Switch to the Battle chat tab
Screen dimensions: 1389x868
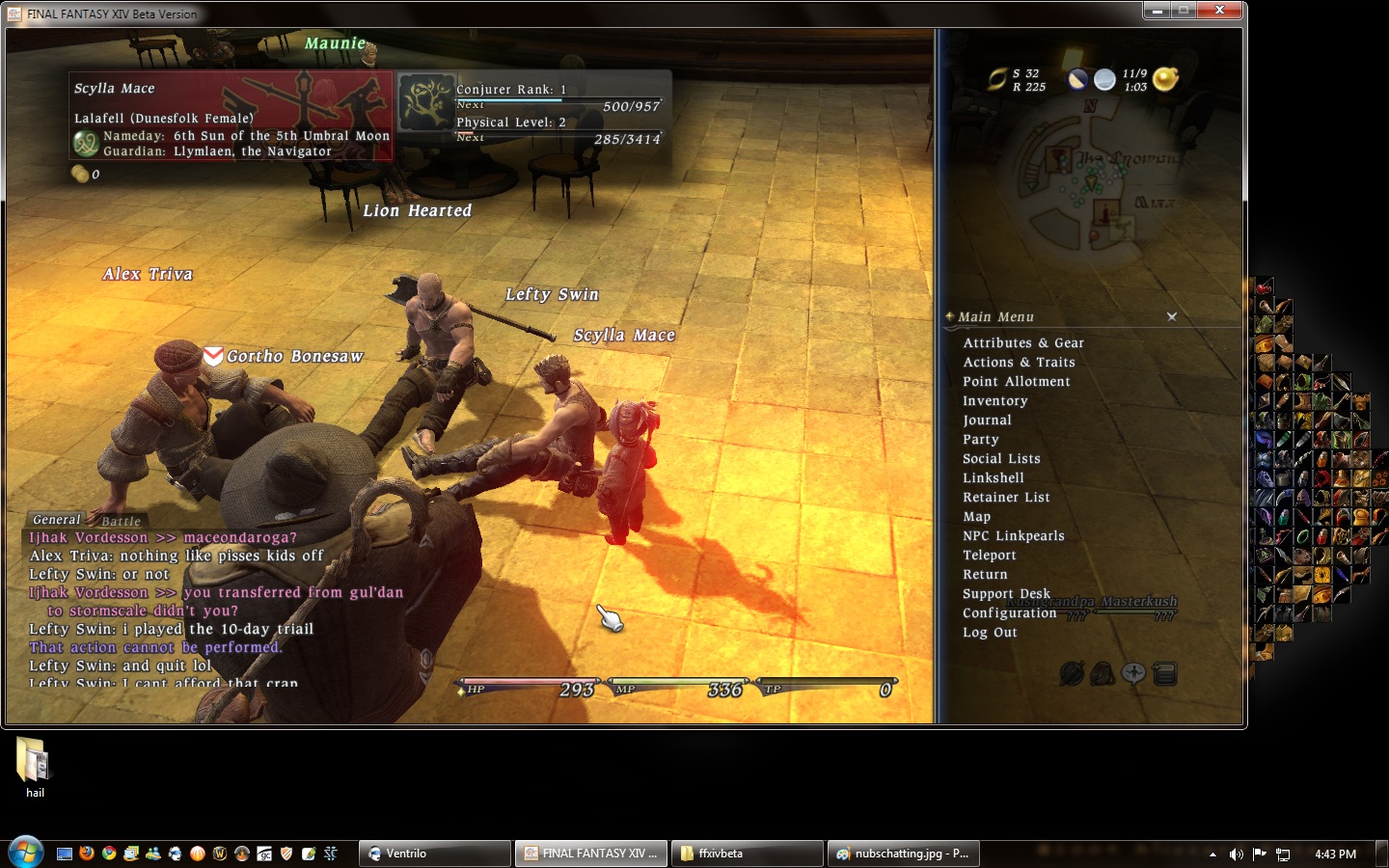[122, 521]
